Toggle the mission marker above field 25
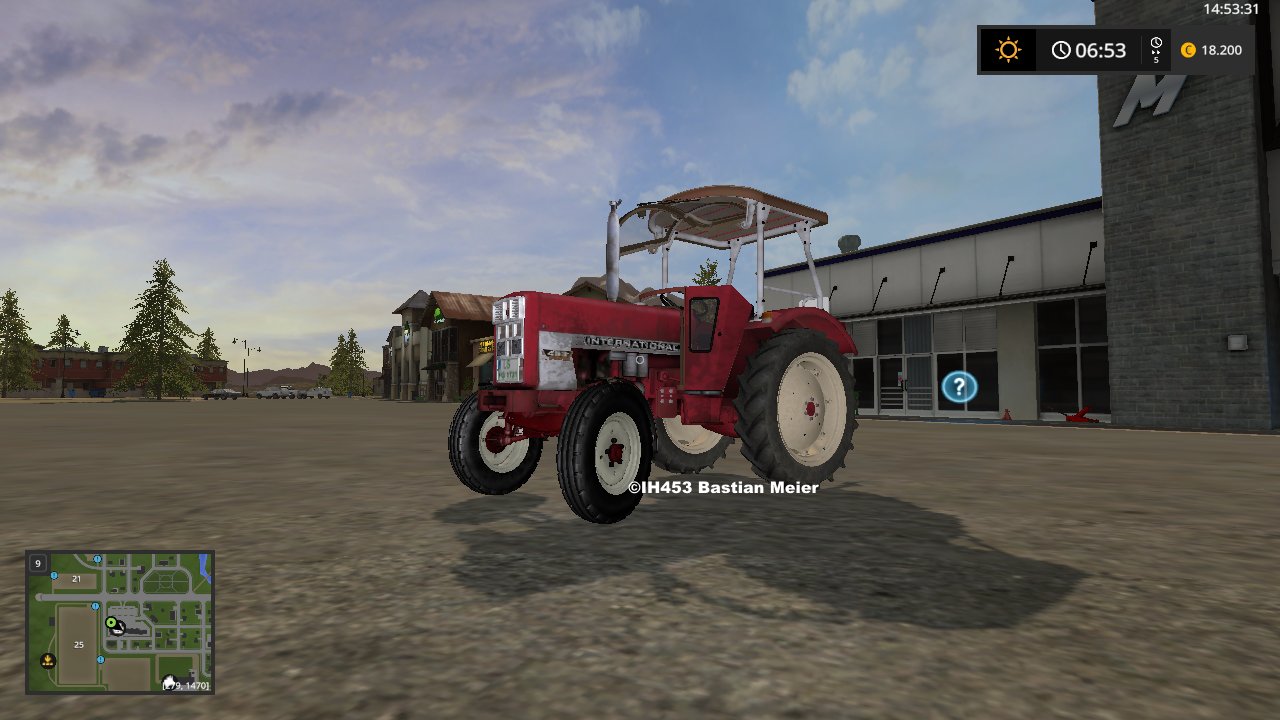1280x720 pixels. click(95, 606)
